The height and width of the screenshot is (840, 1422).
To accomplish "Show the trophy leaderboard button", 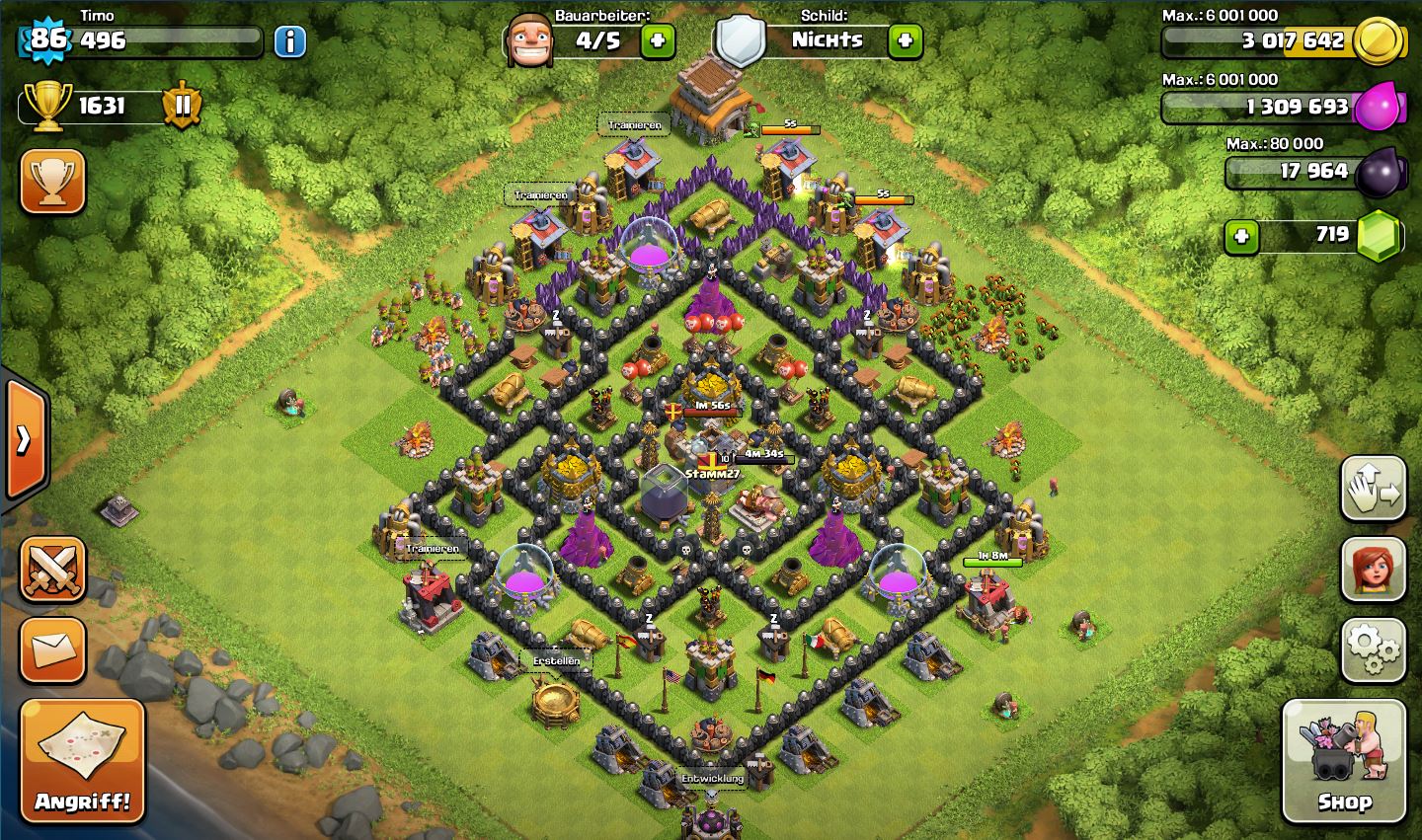I will (x=53, y=183).
